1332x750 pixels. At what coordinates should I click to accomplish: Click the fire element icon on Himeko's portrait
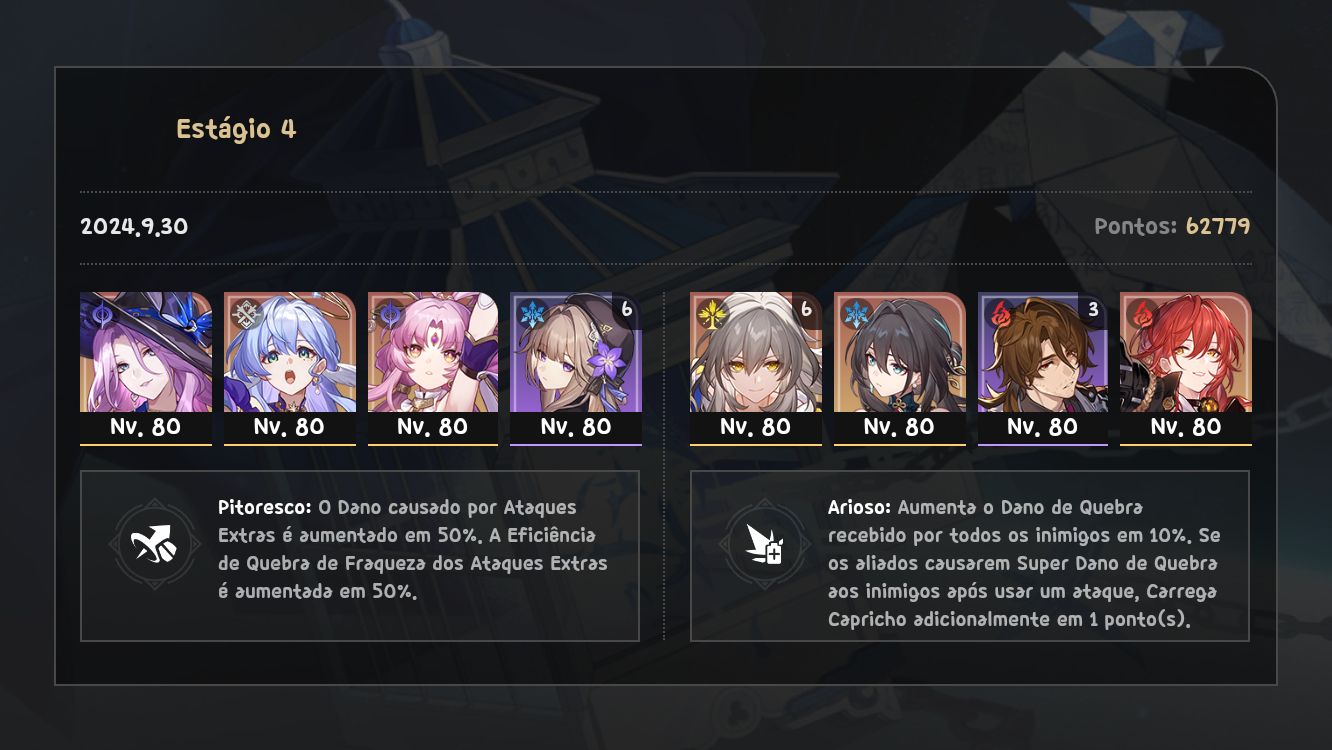[x=1142, y=313]
